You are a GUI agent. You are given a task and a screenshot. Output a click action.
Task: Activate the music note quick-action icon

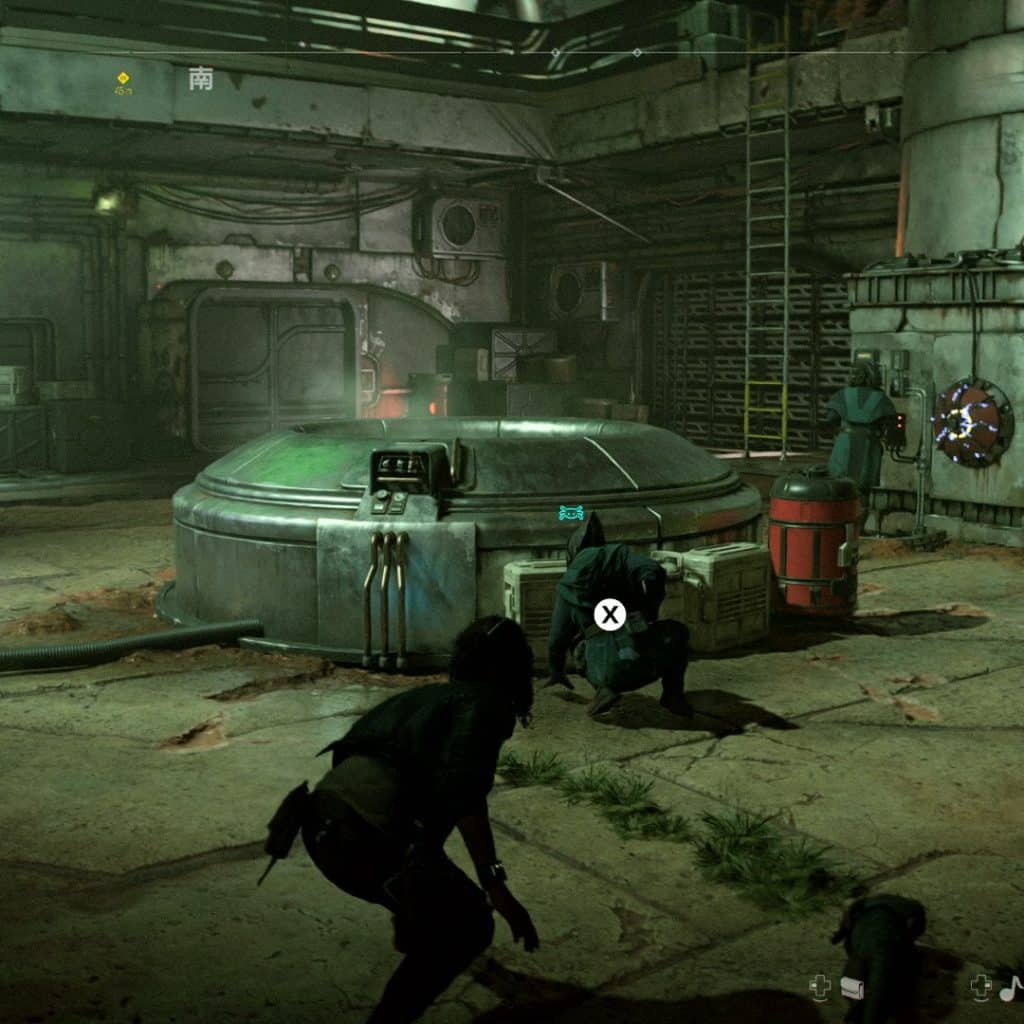point(1011,988)
